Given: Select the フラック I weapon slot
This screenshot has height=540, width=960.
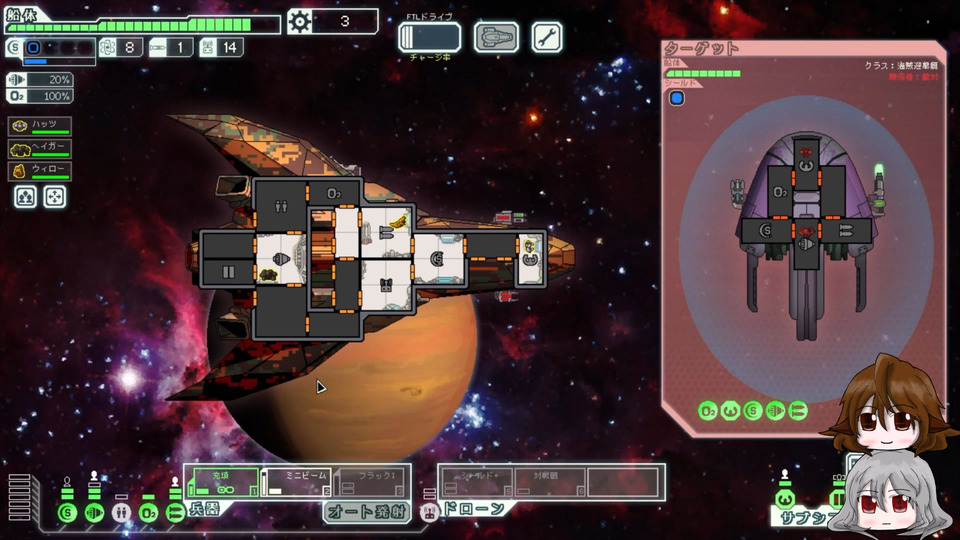Looking at the screenshot, I should (x=370, y=481).
